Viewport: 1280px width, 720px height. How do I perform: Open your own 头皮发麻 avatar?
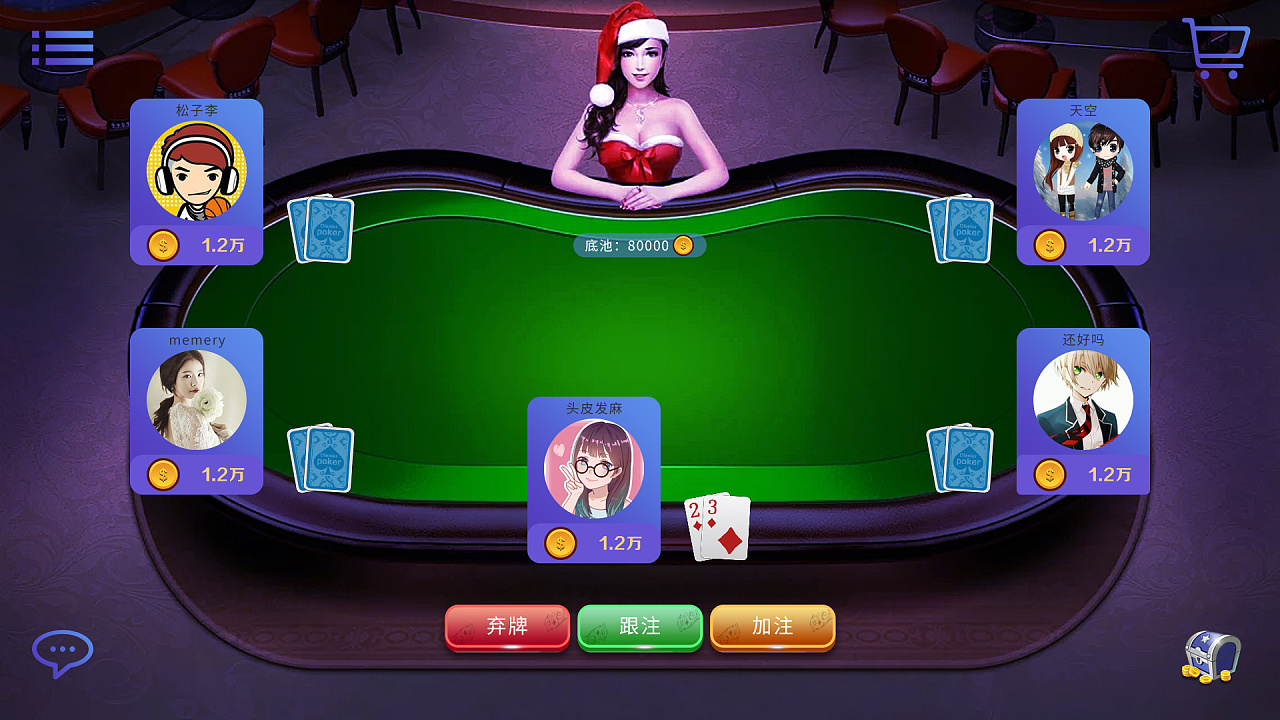(x=594, y=469)
